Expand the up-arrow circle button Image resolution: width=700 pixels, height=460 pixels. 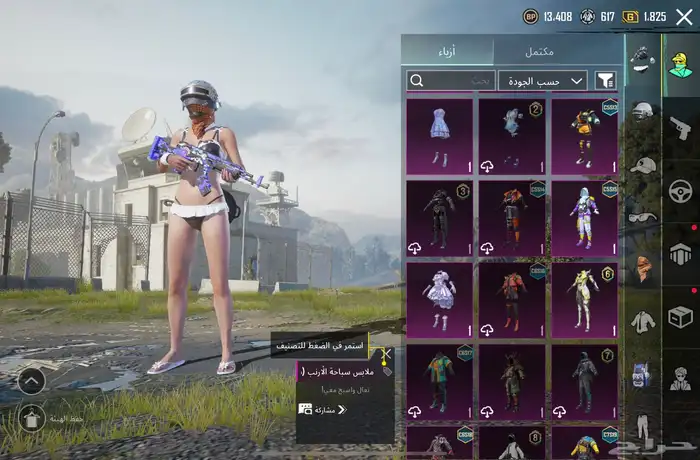click(x=31, y=380)
